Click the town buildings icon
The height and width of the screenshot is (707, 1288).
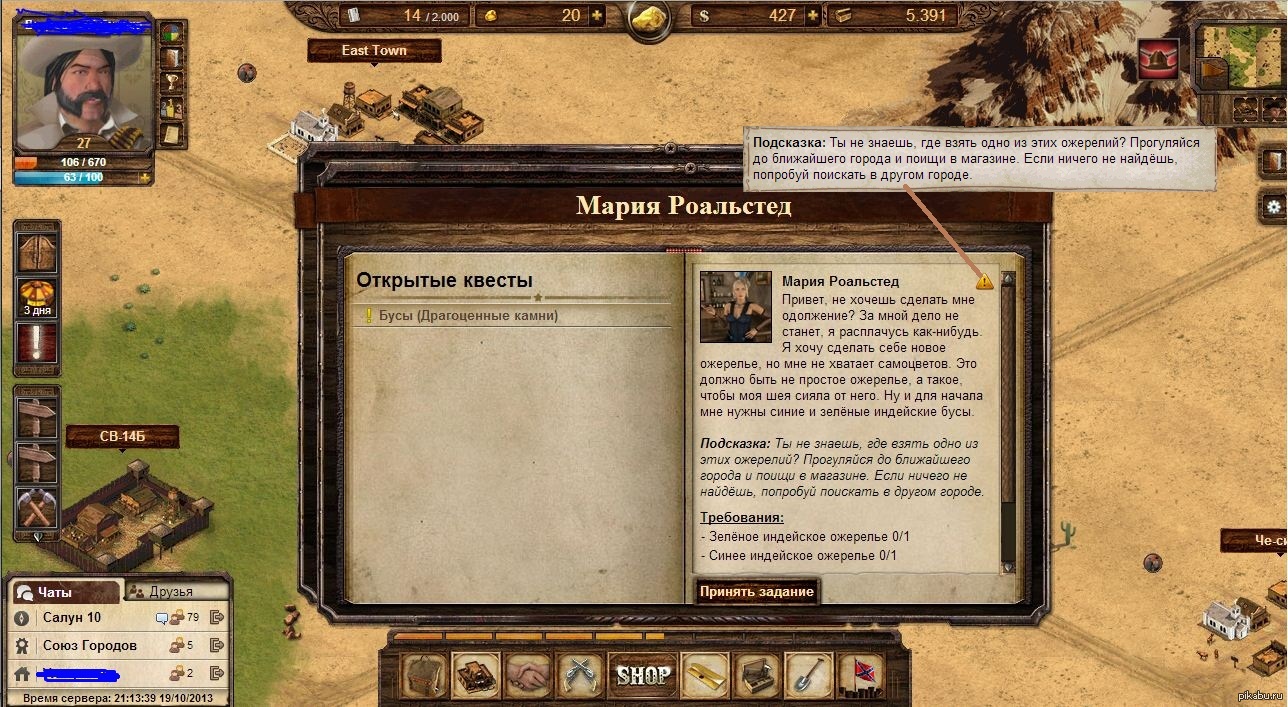tap(476, 676)
